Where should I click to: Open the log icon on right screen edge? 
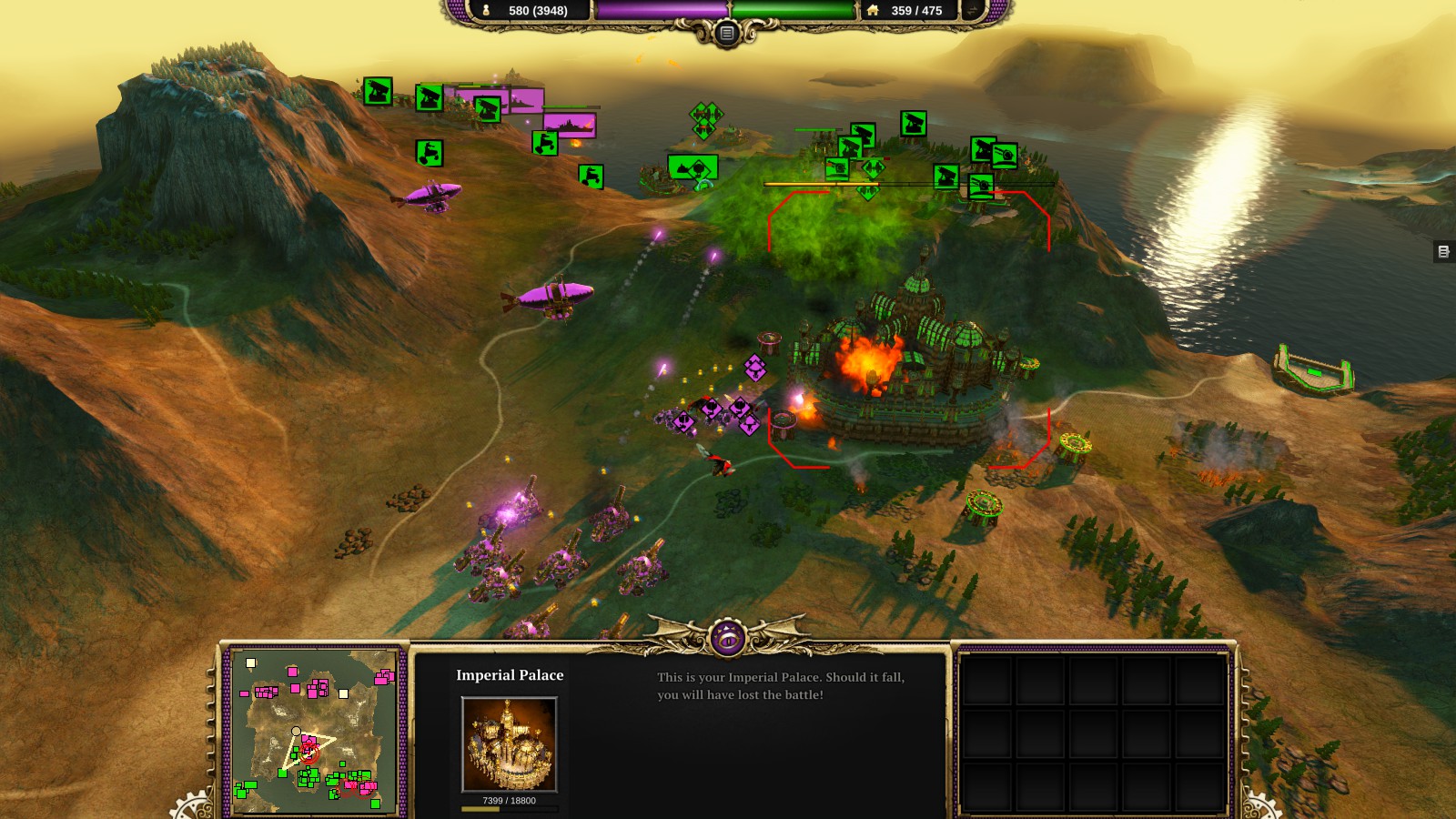tap(1443, 251)
